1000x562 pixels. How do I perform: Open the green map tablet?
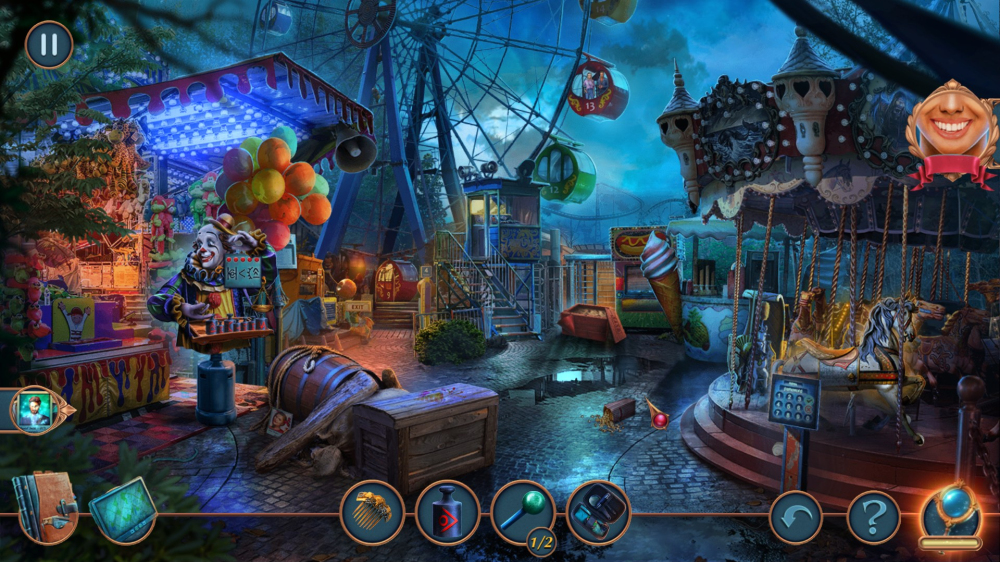click(x=123, y=509)
